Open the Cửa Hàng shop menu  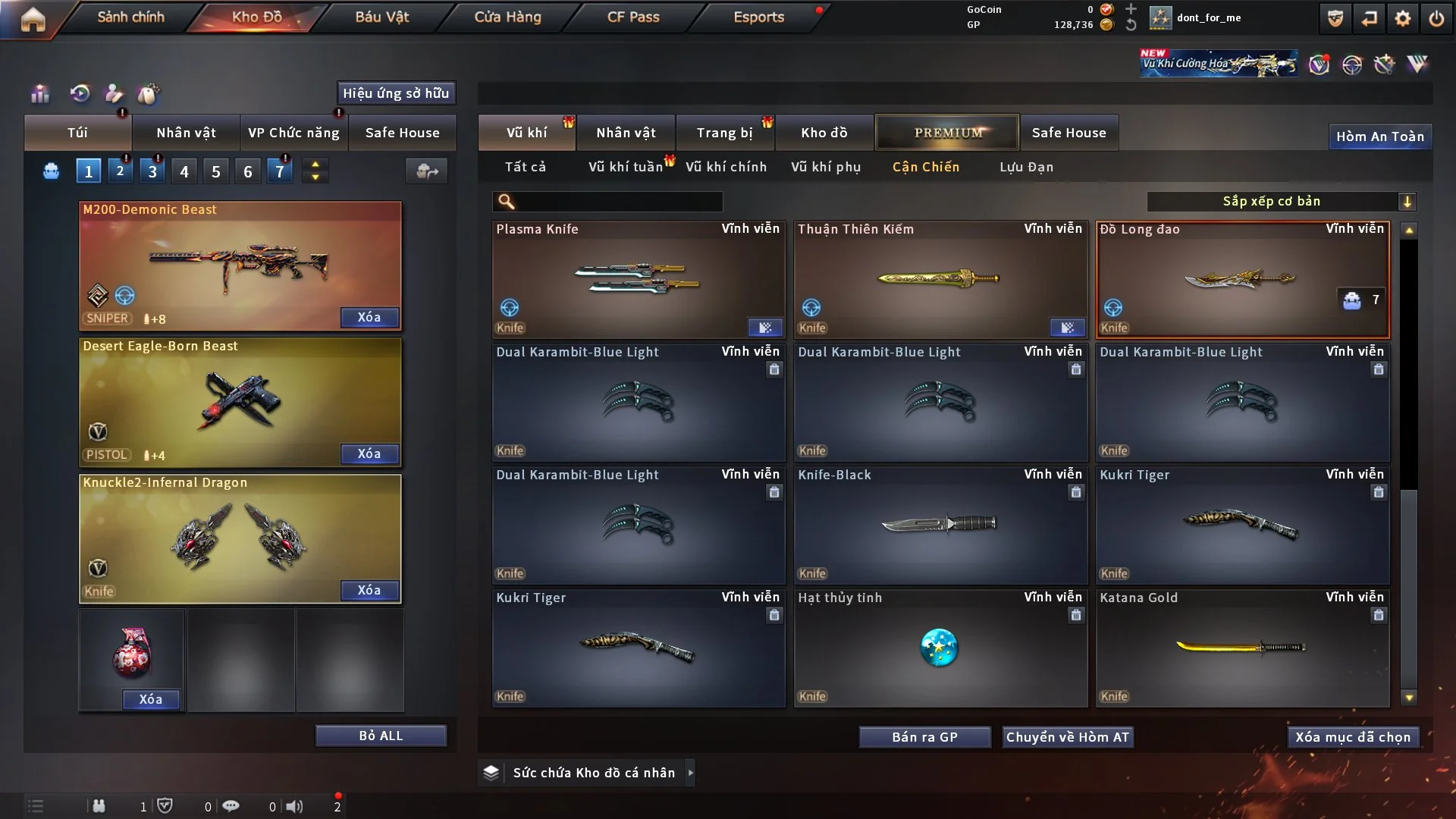507,17
